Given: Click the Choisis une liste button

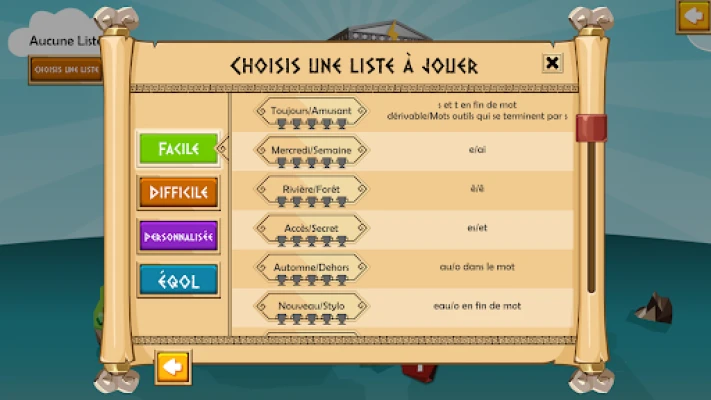Looking at the screenshot, I should click(x=66, y=69).
